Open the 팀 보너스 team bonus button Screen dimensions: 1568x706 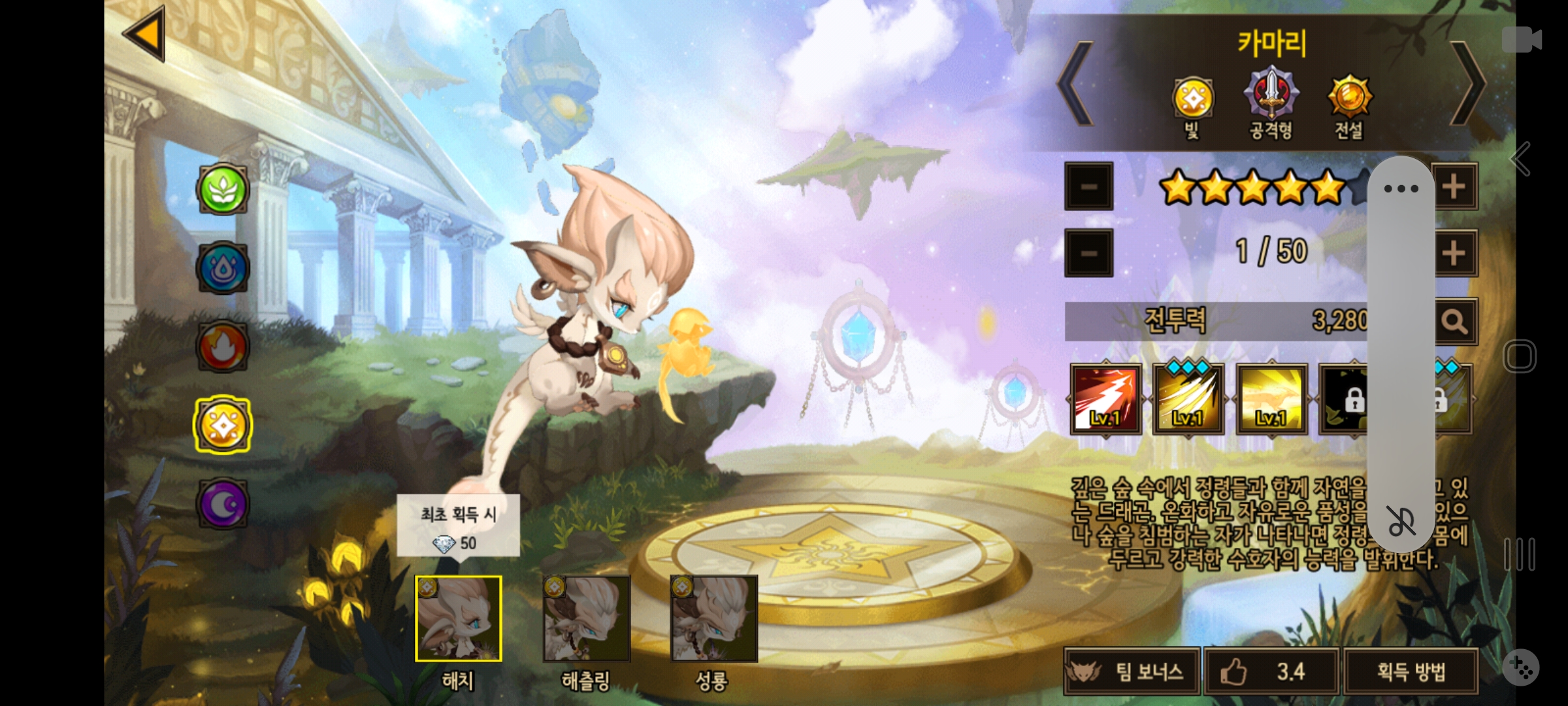coord(1132,671)
